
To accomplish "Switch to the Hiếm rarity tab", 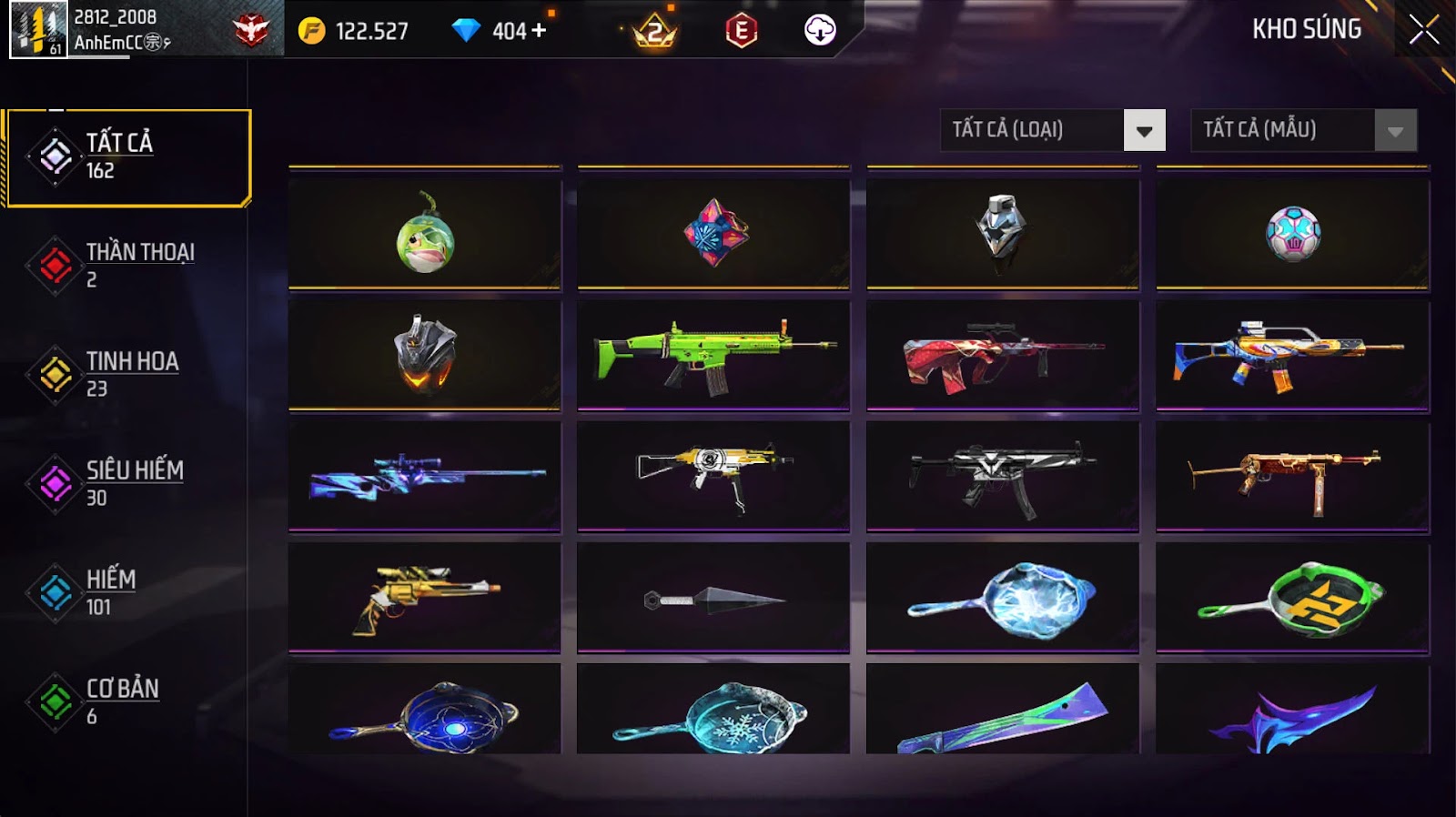I will tap(127, 593).
